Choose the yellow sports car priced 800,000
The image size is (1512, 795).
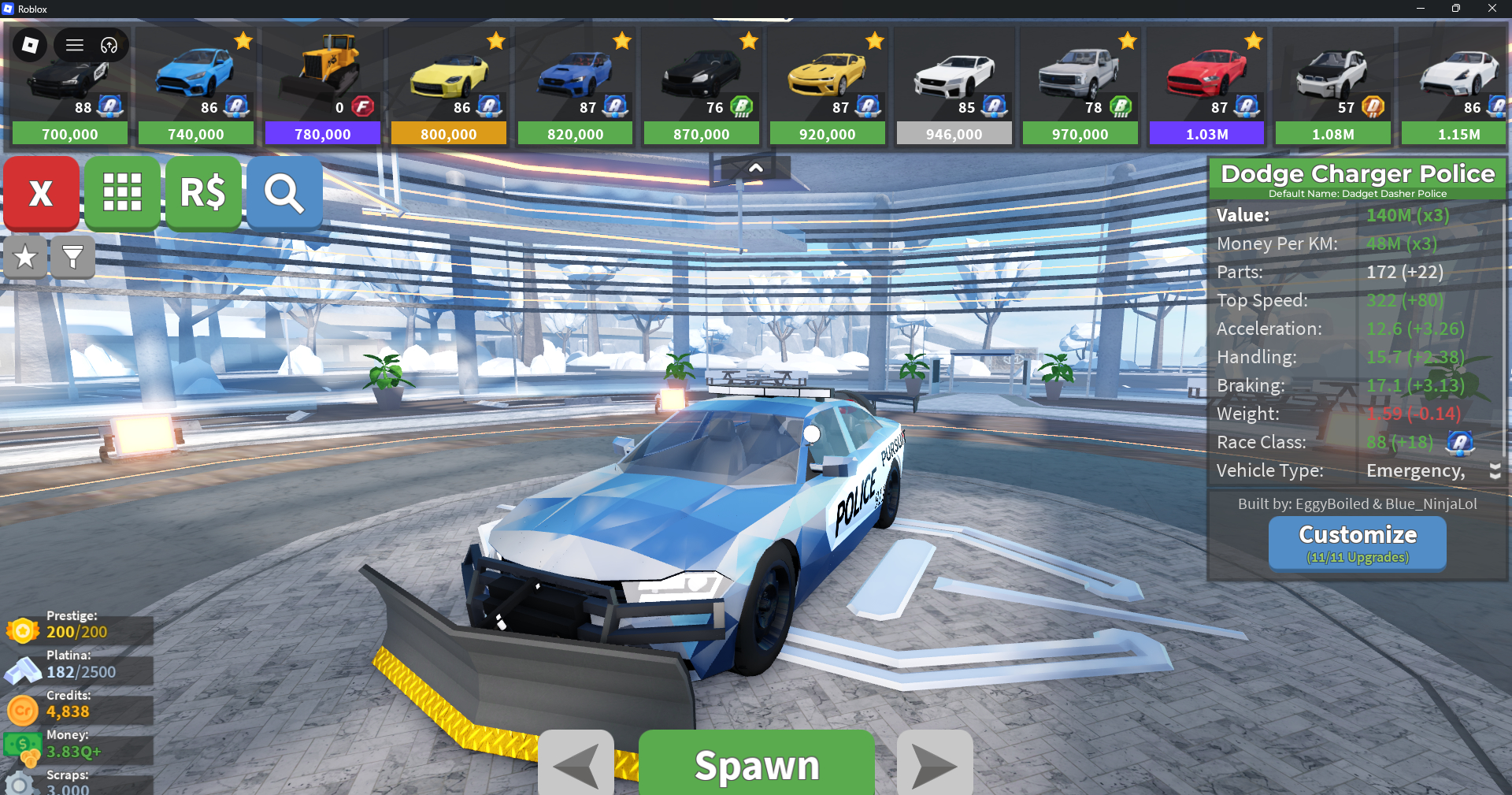click(449, 87)
